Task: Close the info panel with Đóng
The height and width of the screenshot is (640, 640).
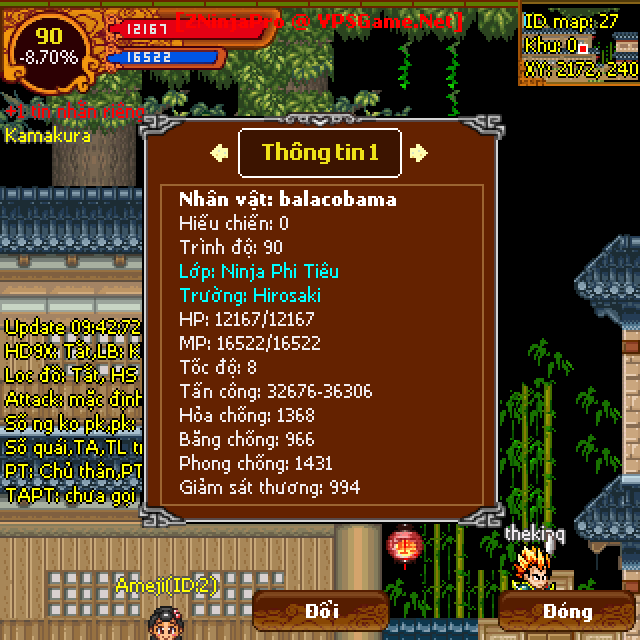Action: click(x=568, y=611)
